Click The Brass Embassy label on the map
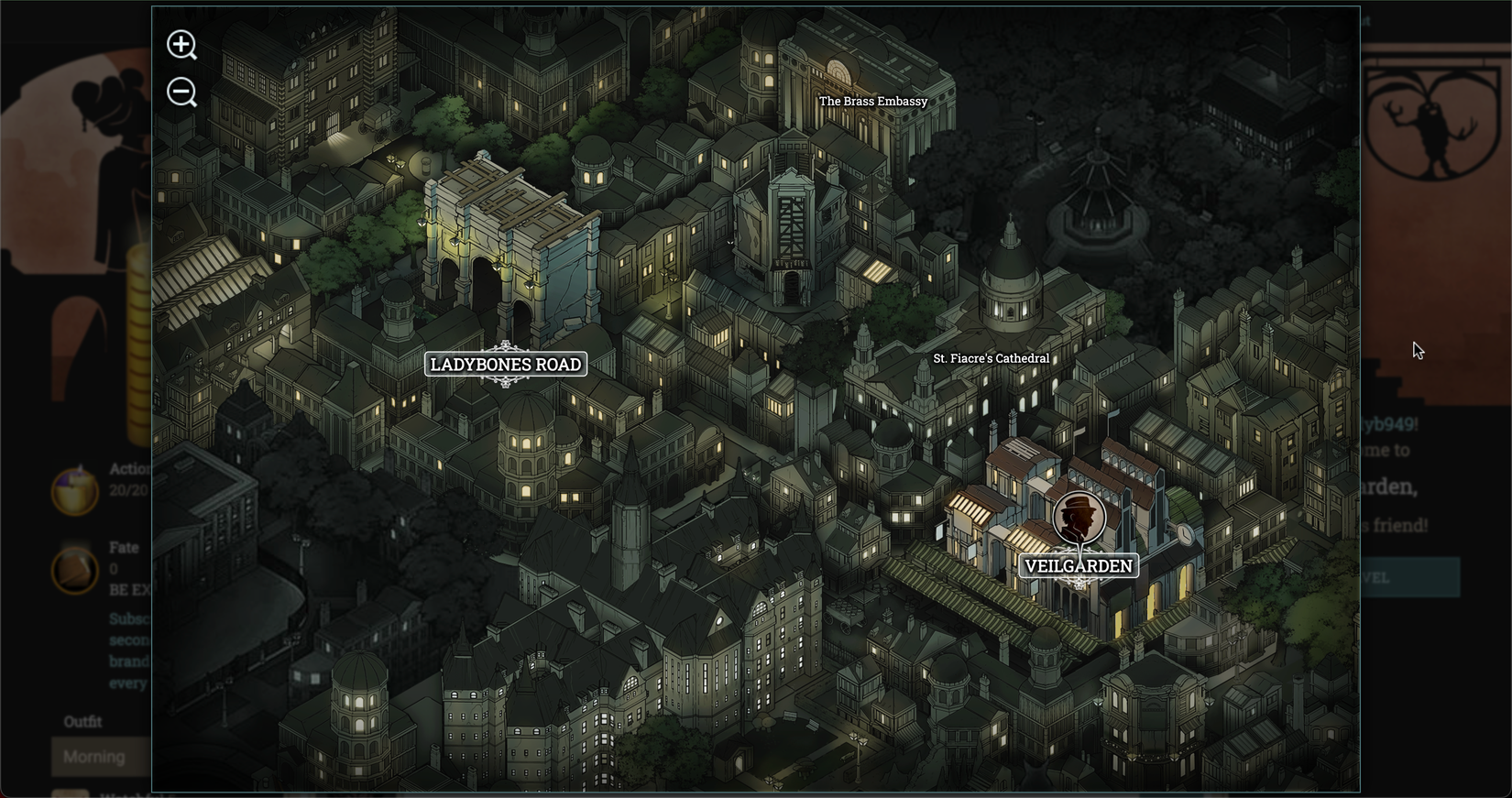Image resolution: width=1512 pixels, height=798 pixels. click(x=873, y=101)
